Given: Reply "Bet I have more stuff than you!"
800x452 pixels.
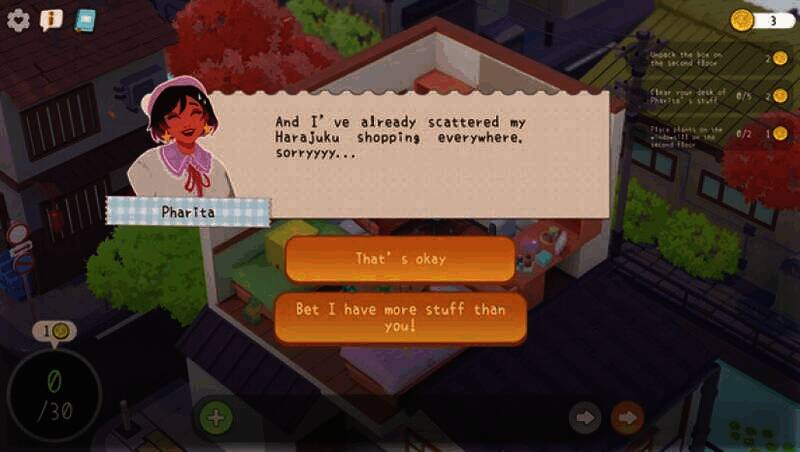Looking at the screenshot, I should pyautogui.click(x=400, y=318).
